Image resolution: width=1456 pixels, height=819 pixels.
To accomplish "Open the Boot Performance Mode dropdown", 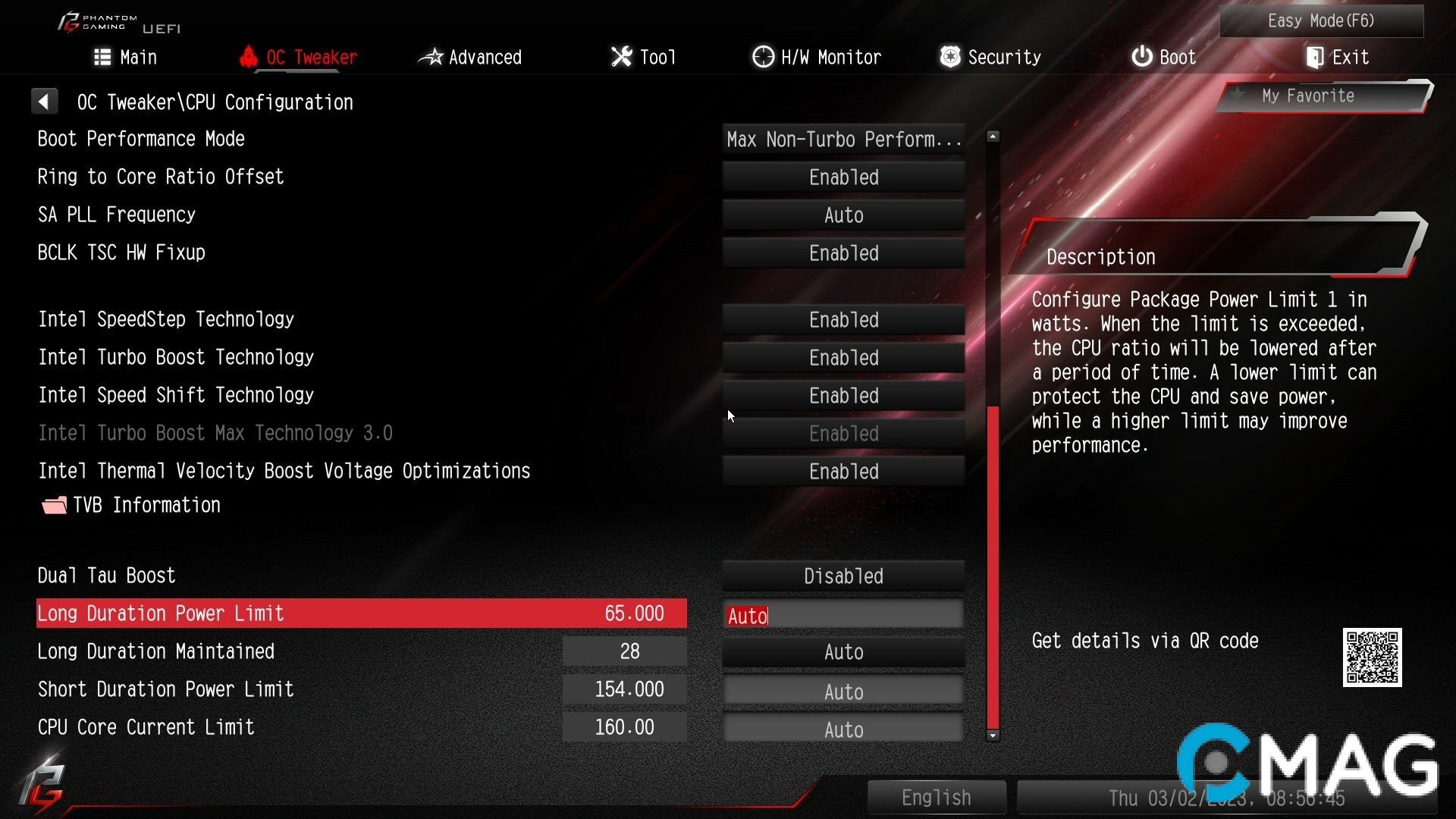I will pyautogui.click(x=843, y=139).
